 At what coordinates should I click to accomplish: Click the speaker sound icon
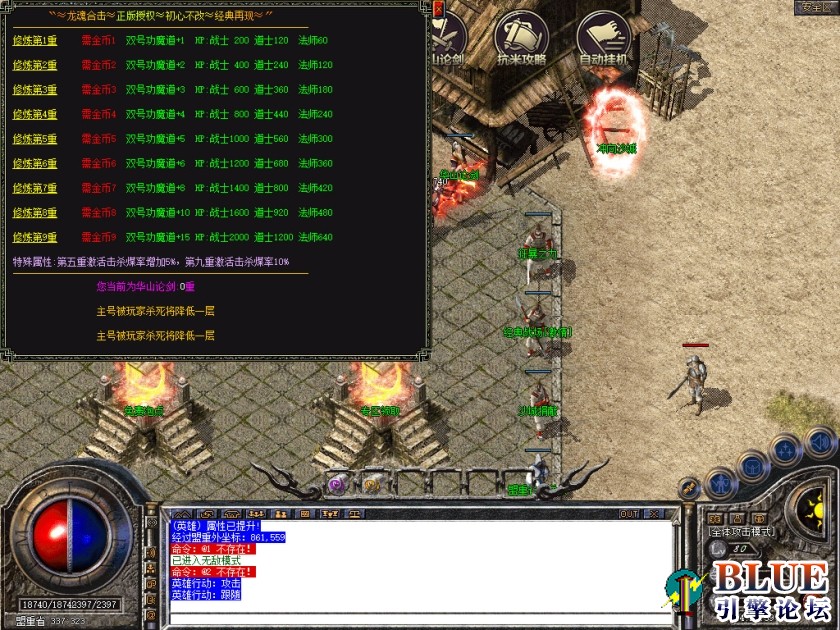point(819,441)
